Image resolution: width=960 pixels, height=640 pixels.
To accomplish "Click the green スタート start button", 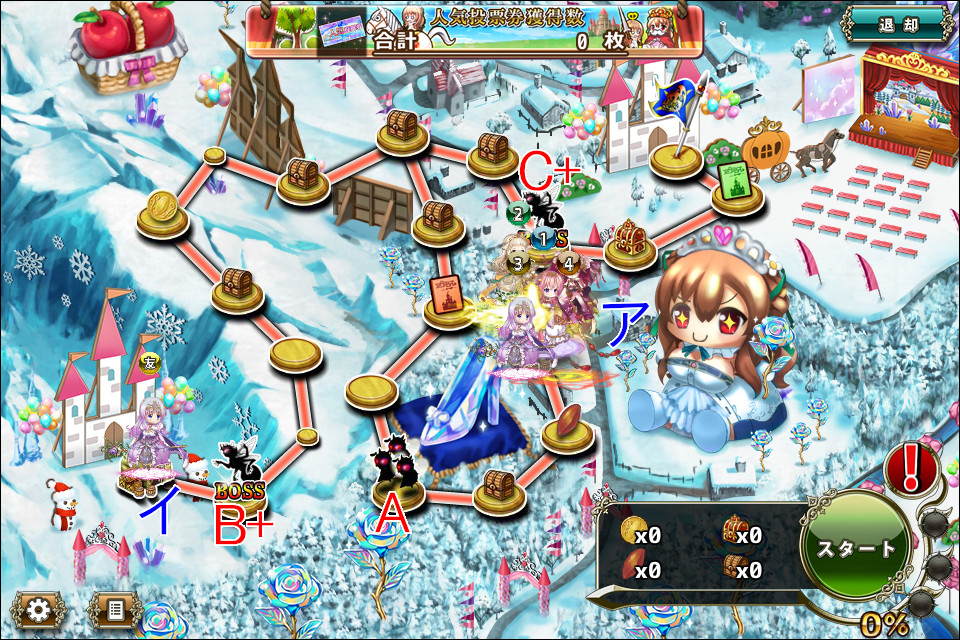I will point(856,549).
